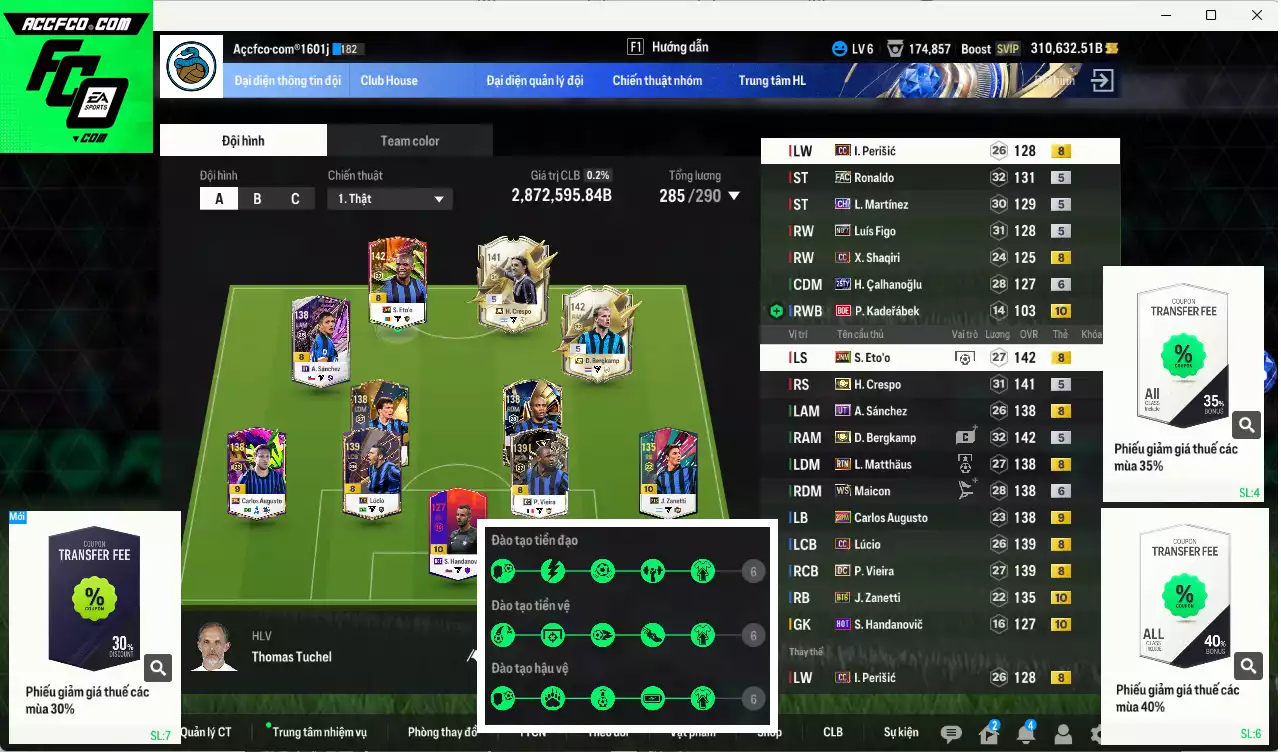The height and width of the screenshot is (752, 1281).
Task: Open the tactic dropdown showing 1. Thật
Action: 389,198
